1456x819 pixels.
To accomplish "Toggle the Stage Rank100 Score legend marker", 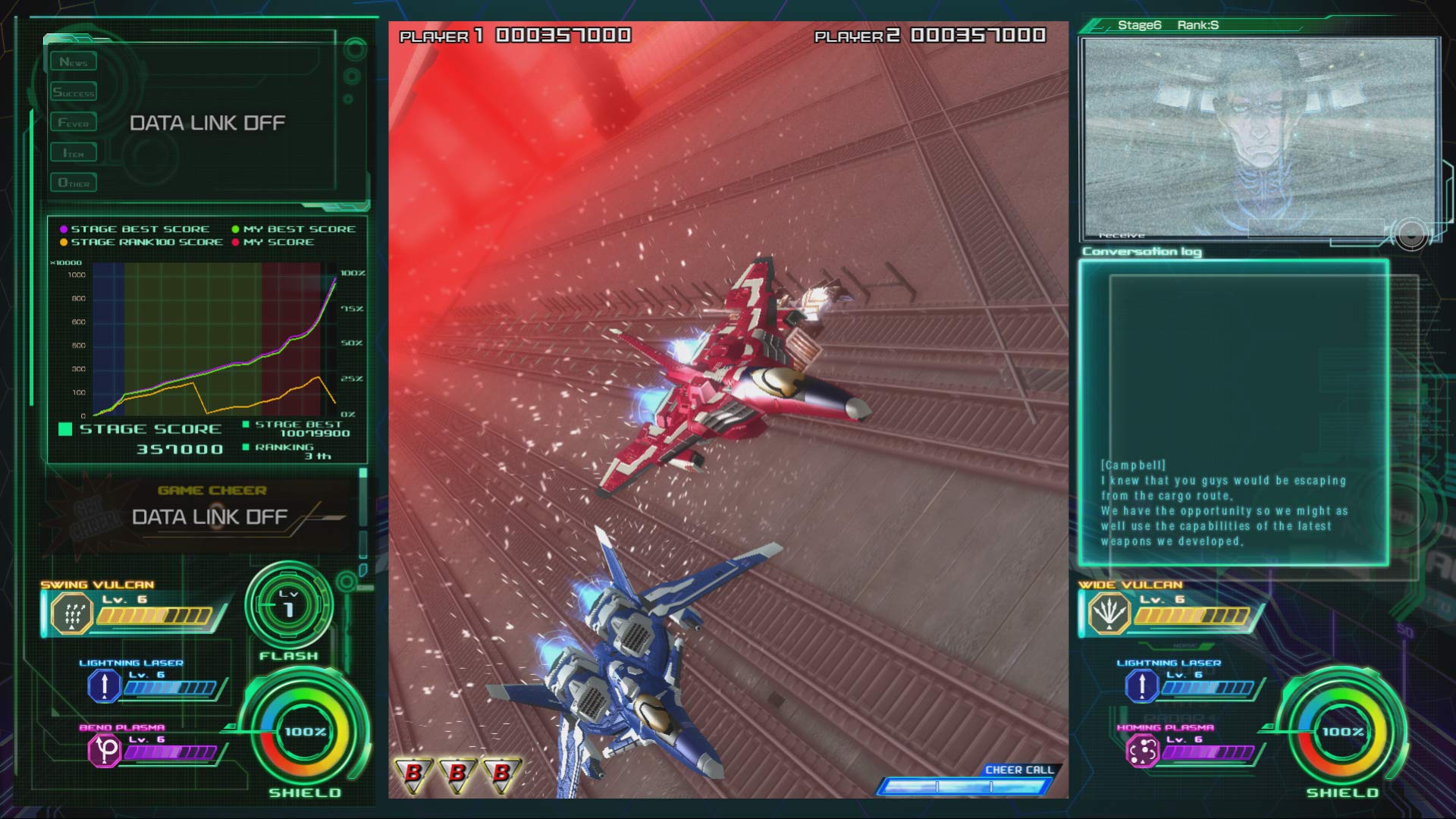I will tap(64, 242).
